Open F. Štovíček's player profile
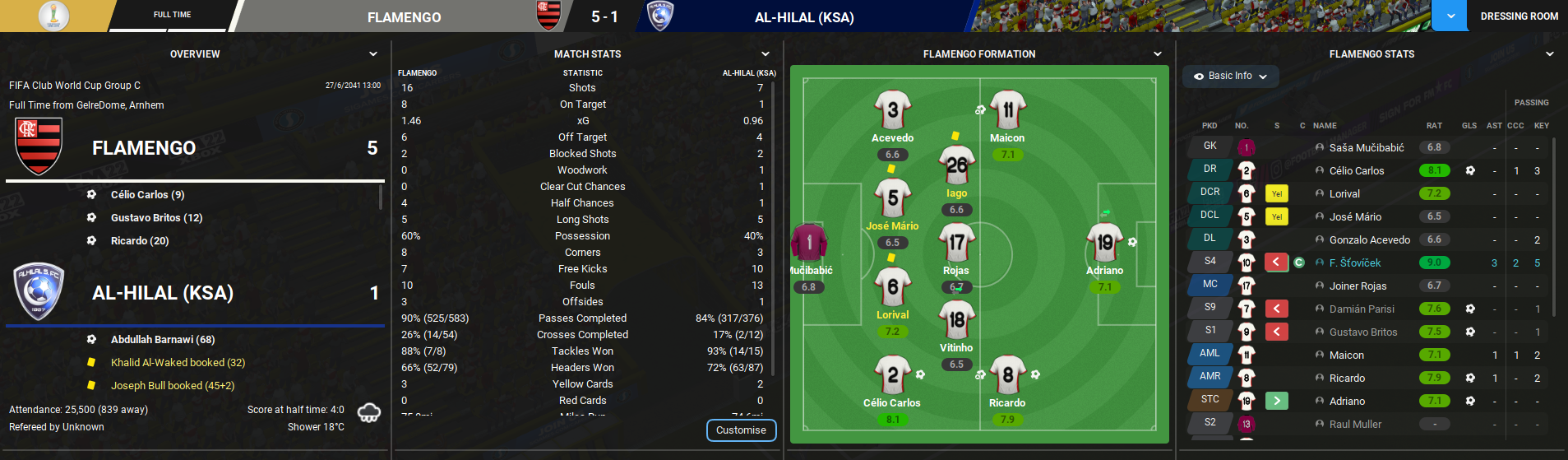1568x460 pixels. click(x=1354, y=263)
